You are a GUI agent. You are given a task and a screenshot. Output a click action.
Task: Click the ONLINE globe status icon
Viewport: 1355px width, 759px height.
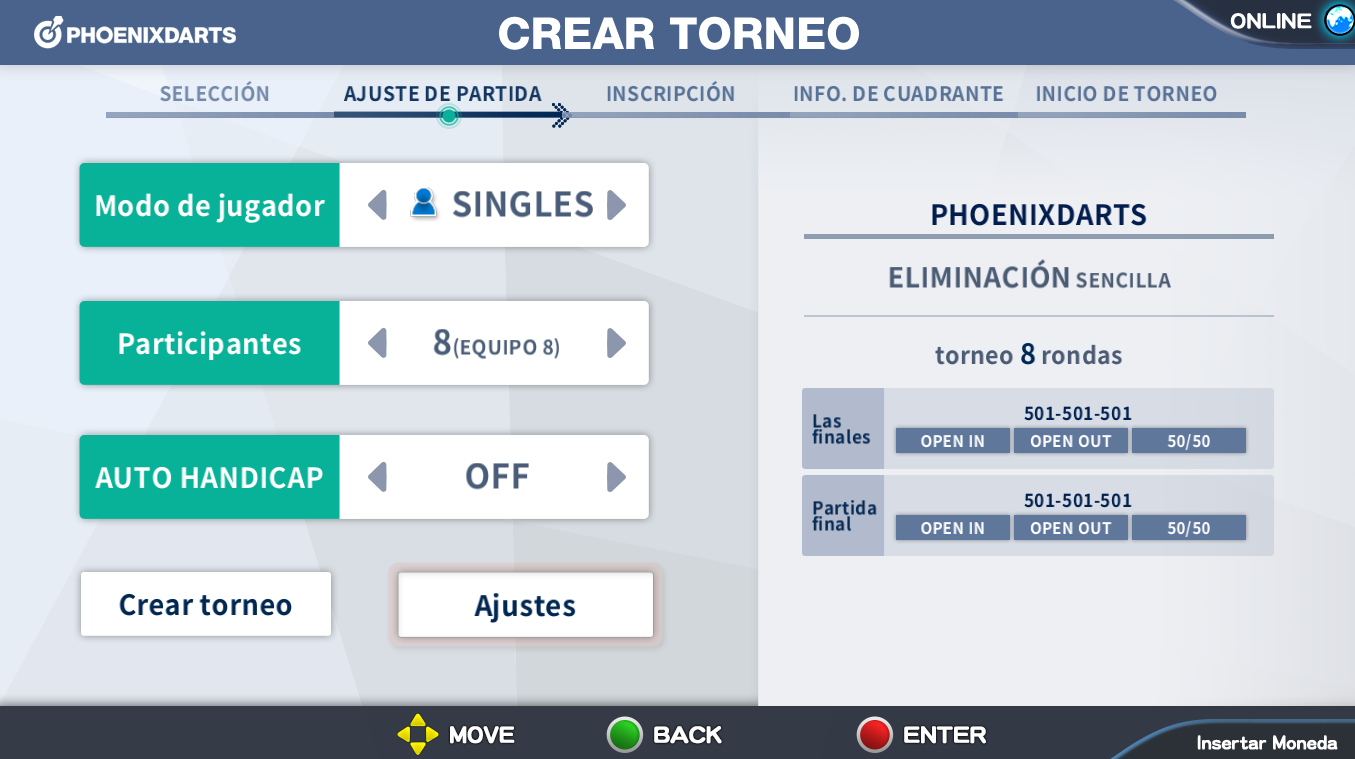point(1338,21)
